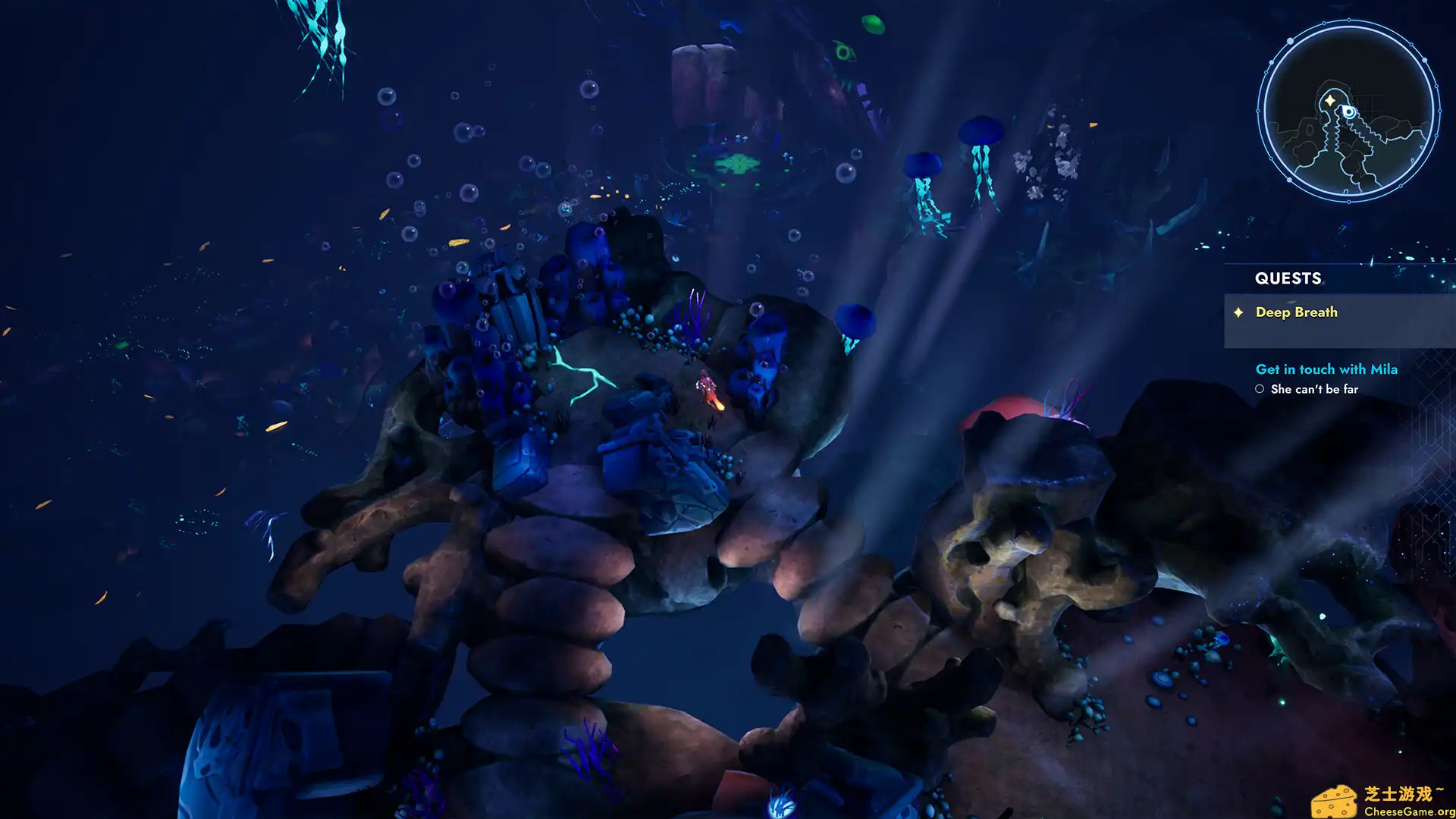
Task: Click the node dot on the minimap's outer ring
Action: (x=1290, y=41)
